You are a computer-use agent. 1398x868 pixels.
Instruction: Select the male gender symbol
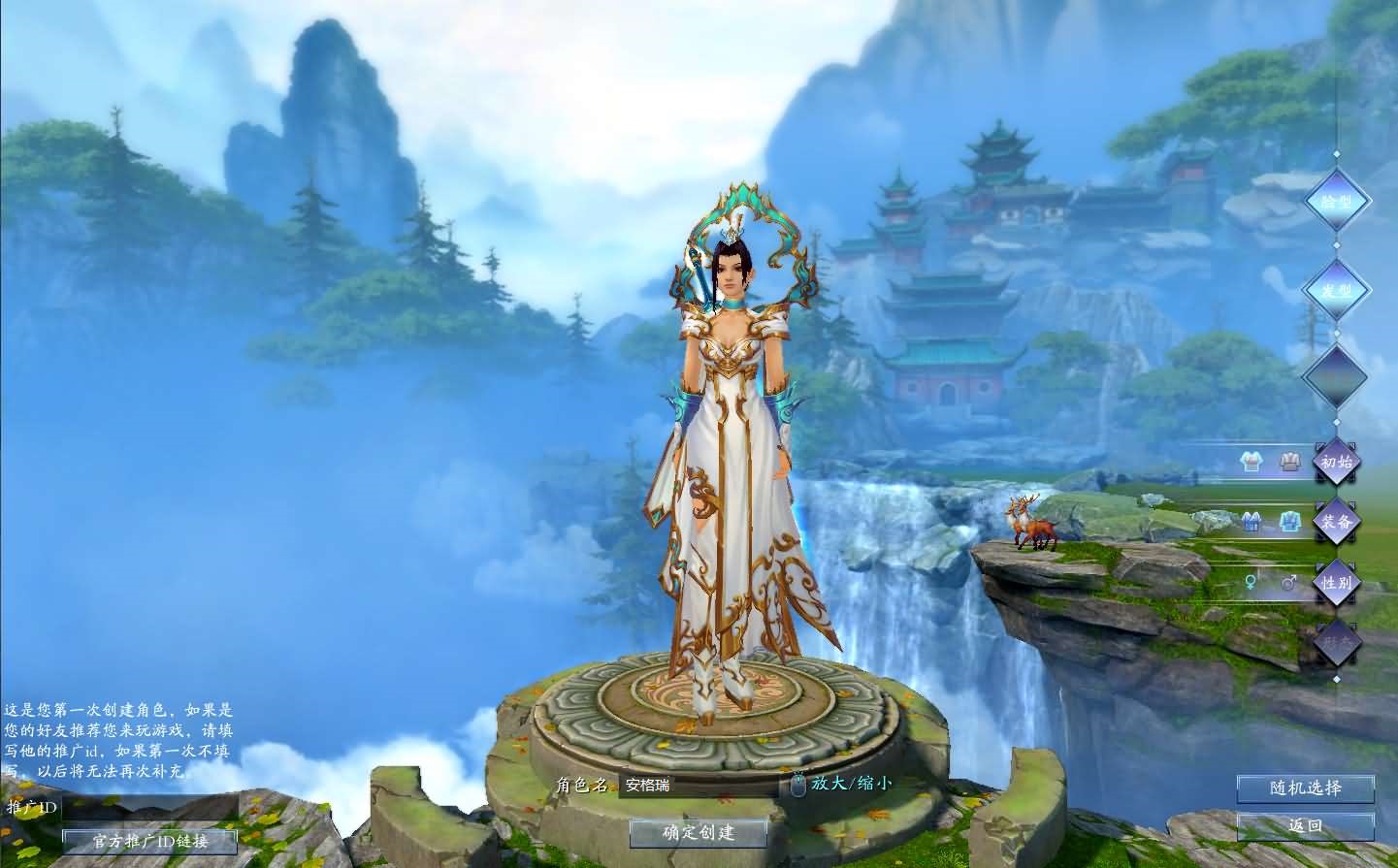1288,580
